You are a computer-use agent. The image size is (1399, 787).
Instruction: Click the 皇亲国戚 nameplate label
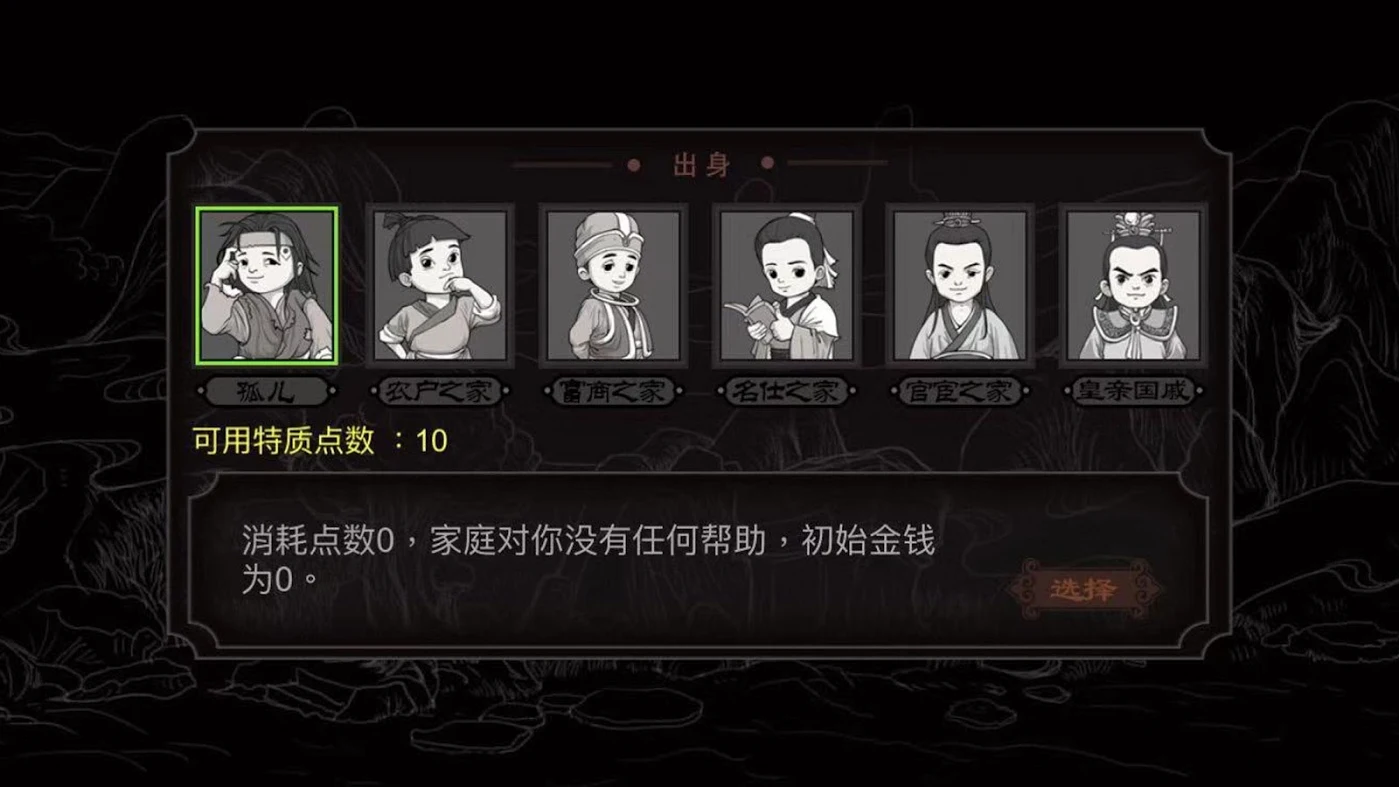pyautogui.click(x=1132, y=392)
